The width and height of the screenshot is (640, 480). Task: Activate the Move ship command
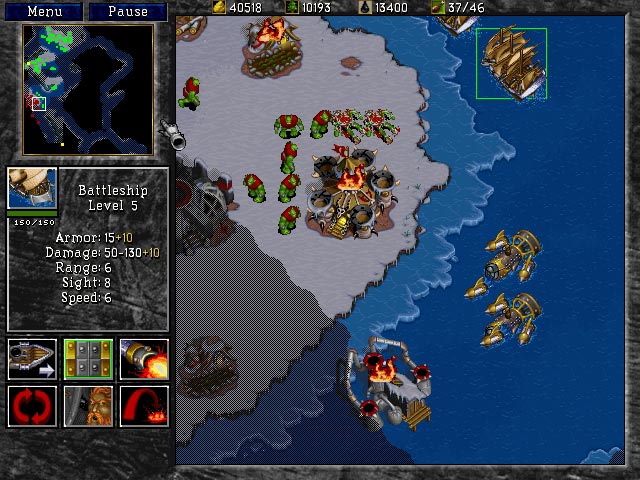31,359
